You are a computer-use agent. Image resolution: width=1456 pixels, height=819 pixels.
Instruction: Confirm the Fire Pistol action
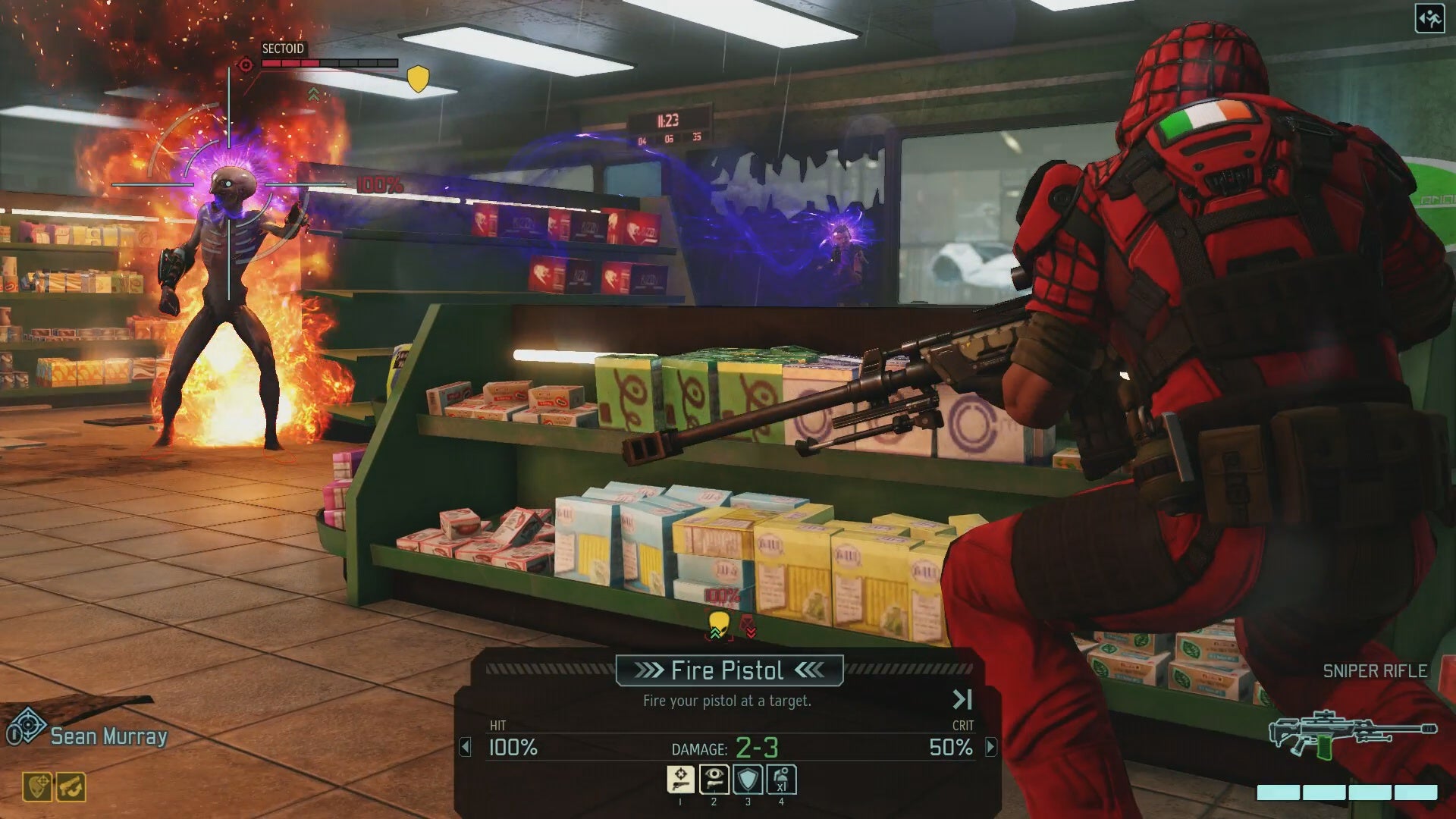pos(728,670)
